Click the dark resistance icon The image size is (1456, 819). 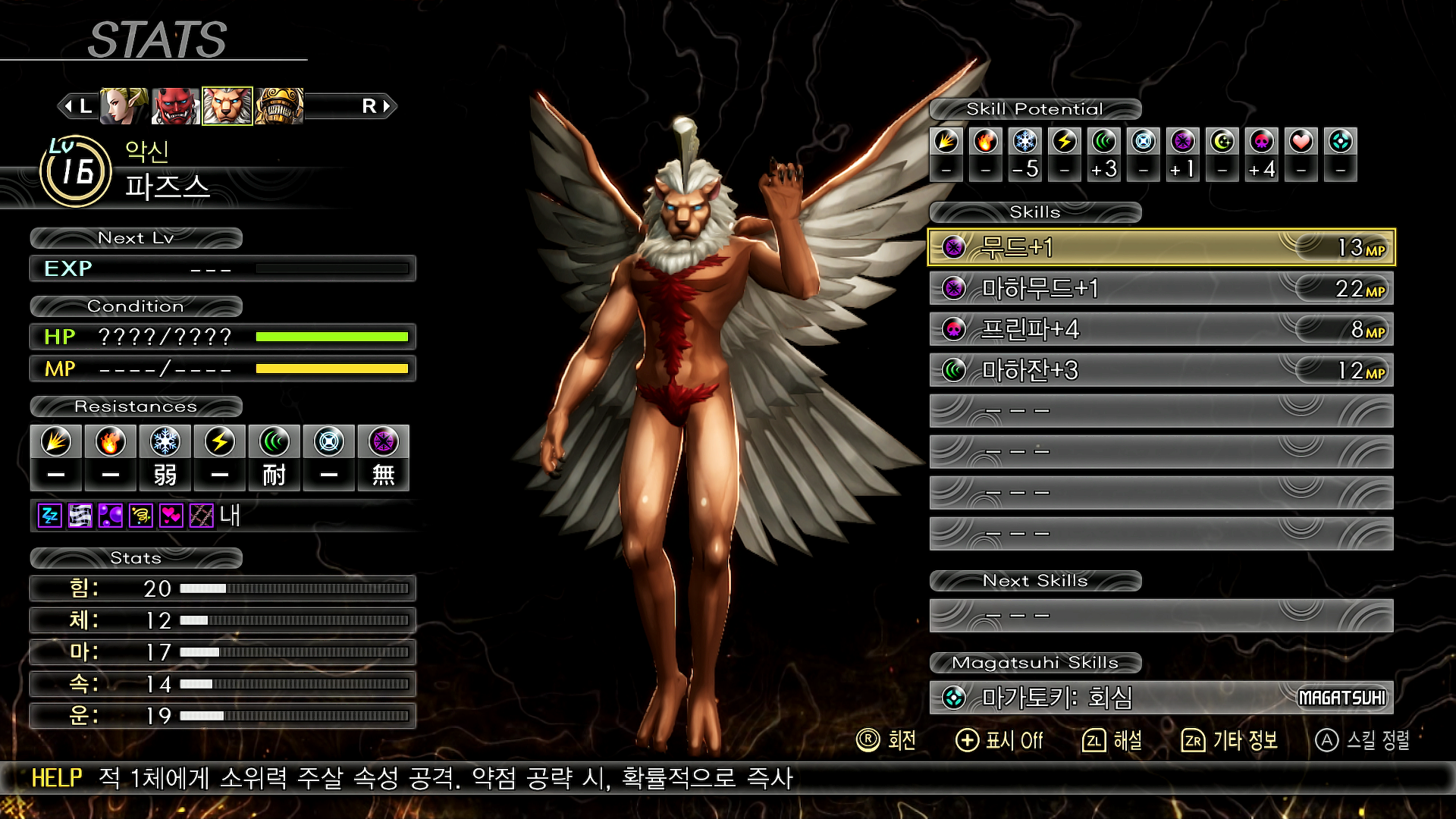pyautogui.click(x=384, y=441)
